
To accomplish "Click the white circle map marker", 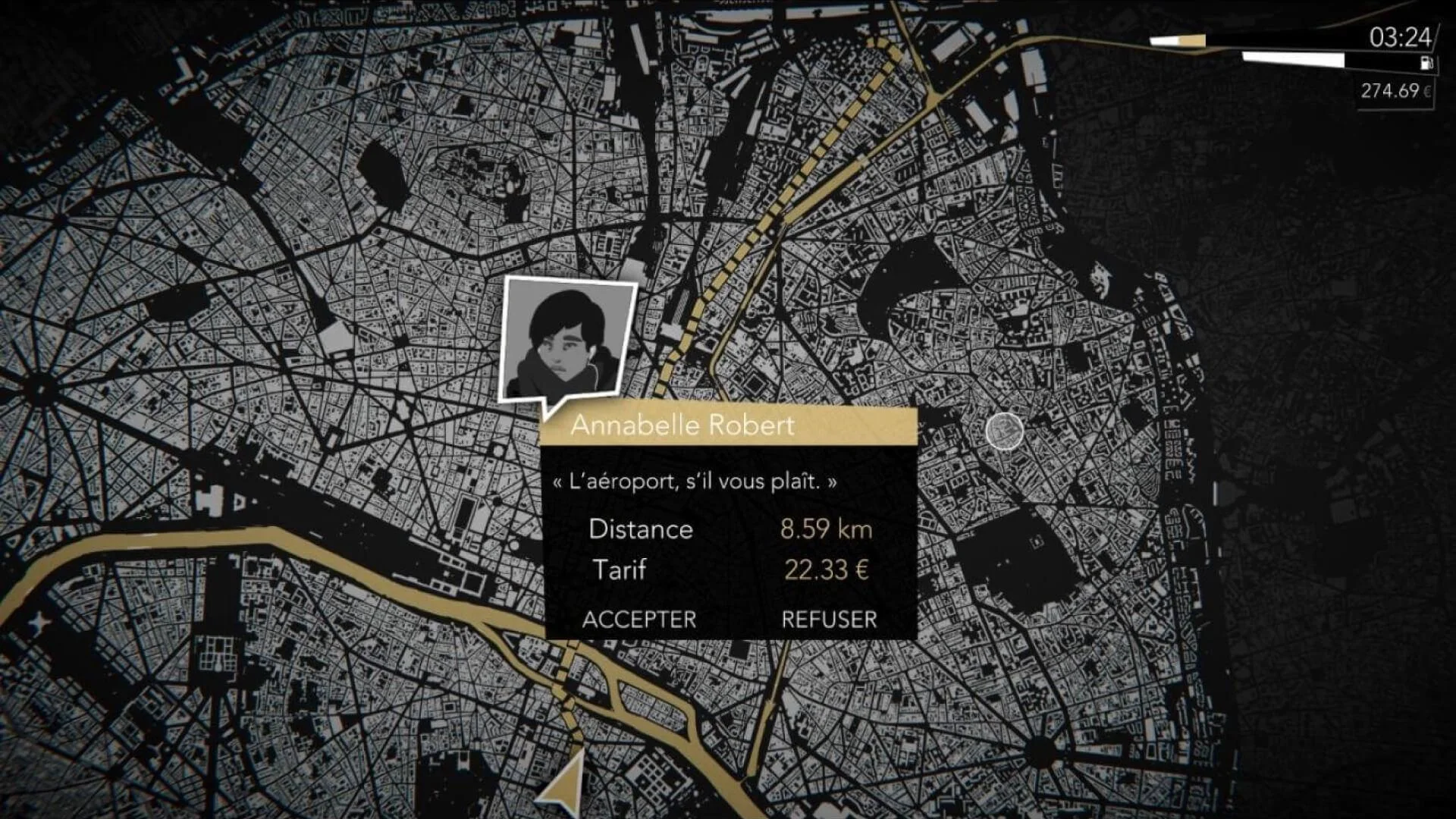I will coord(1005,430).
